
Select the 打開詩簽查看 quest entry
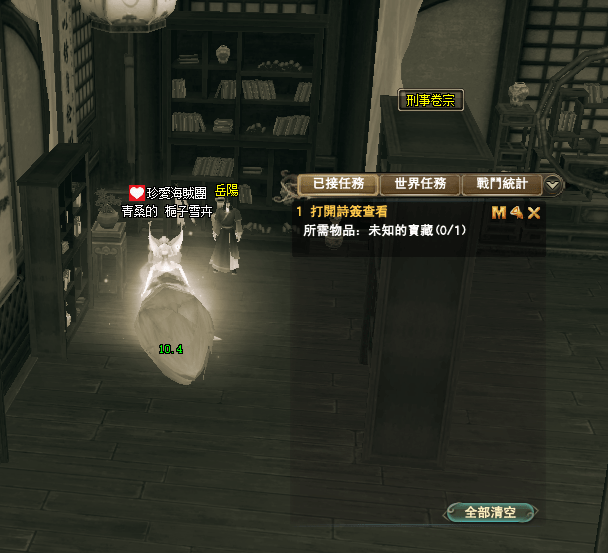coord(348,212)
